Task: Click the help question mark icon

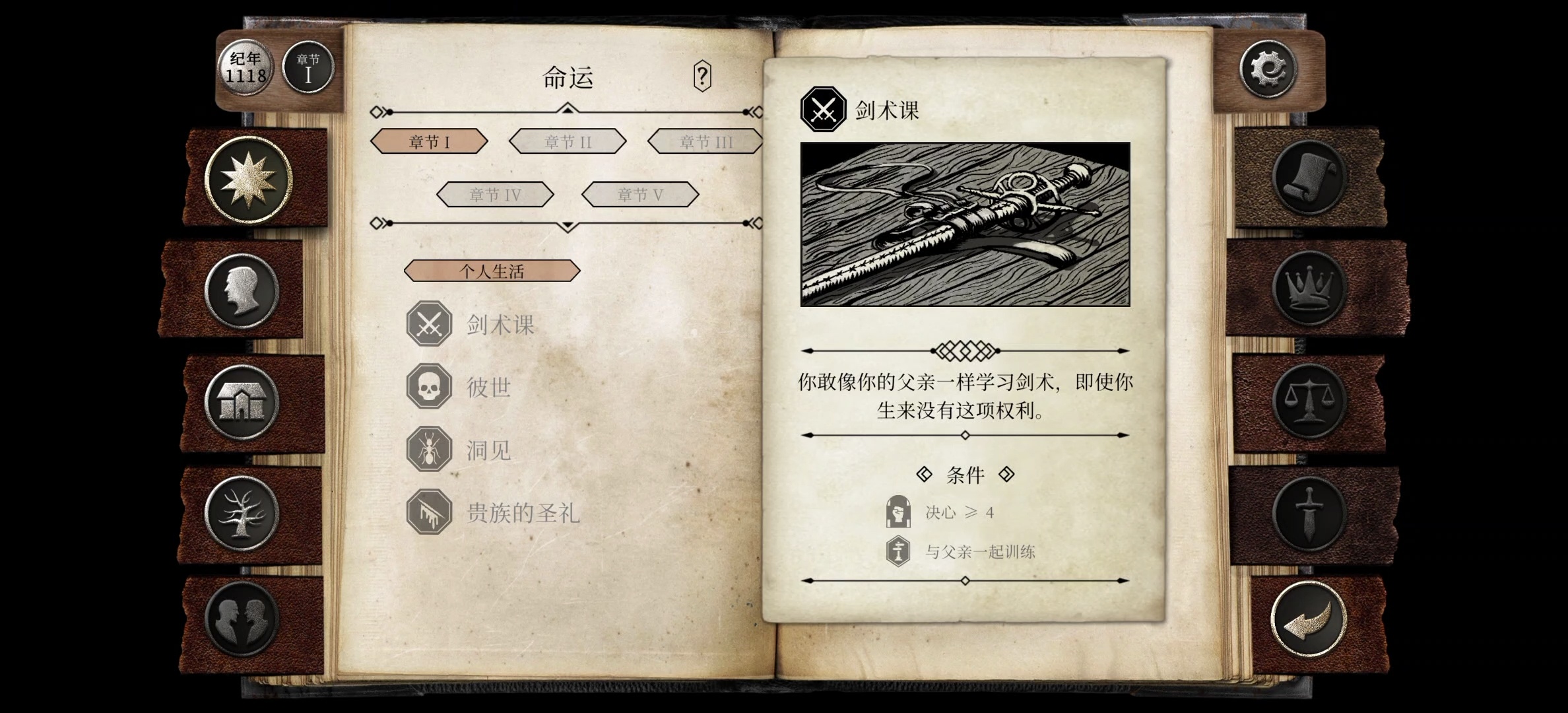Action: [702, 77]
